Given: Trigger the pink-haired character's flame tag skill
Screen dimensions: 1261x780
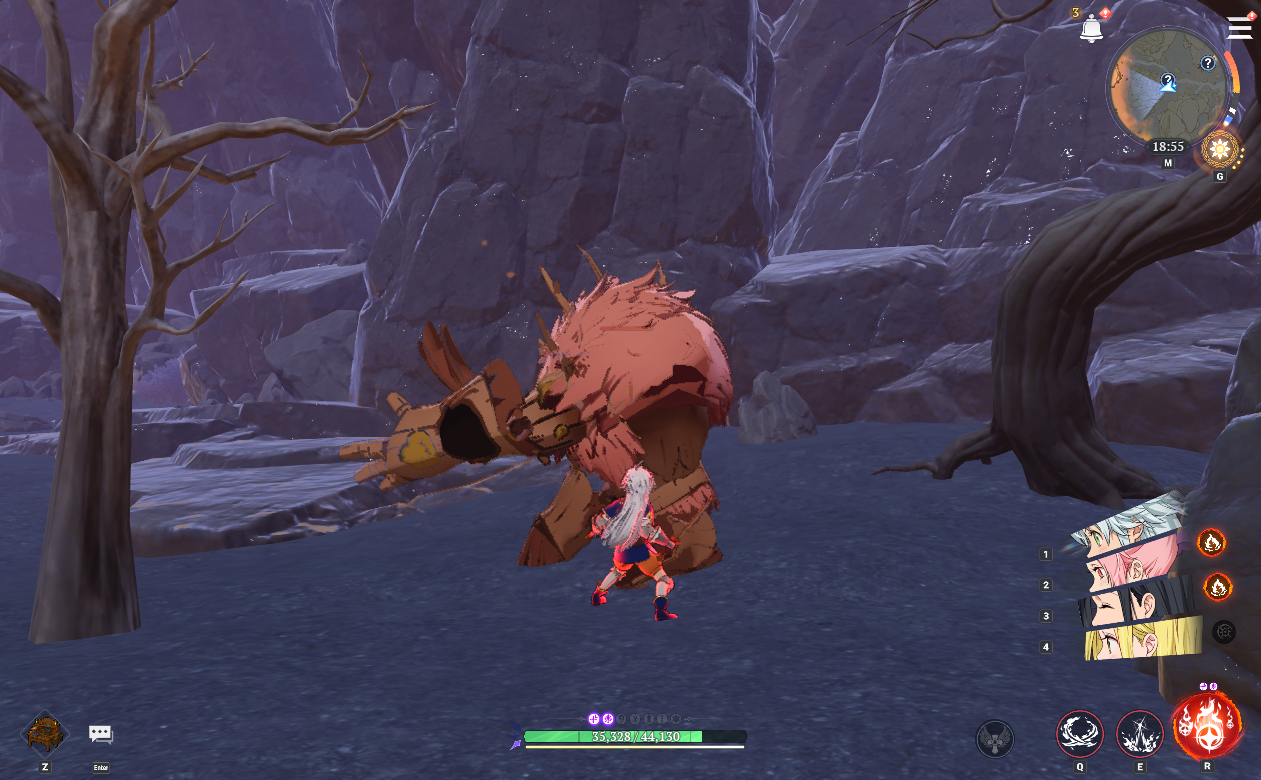Looking at the screenshot, I should point(1217,586).
